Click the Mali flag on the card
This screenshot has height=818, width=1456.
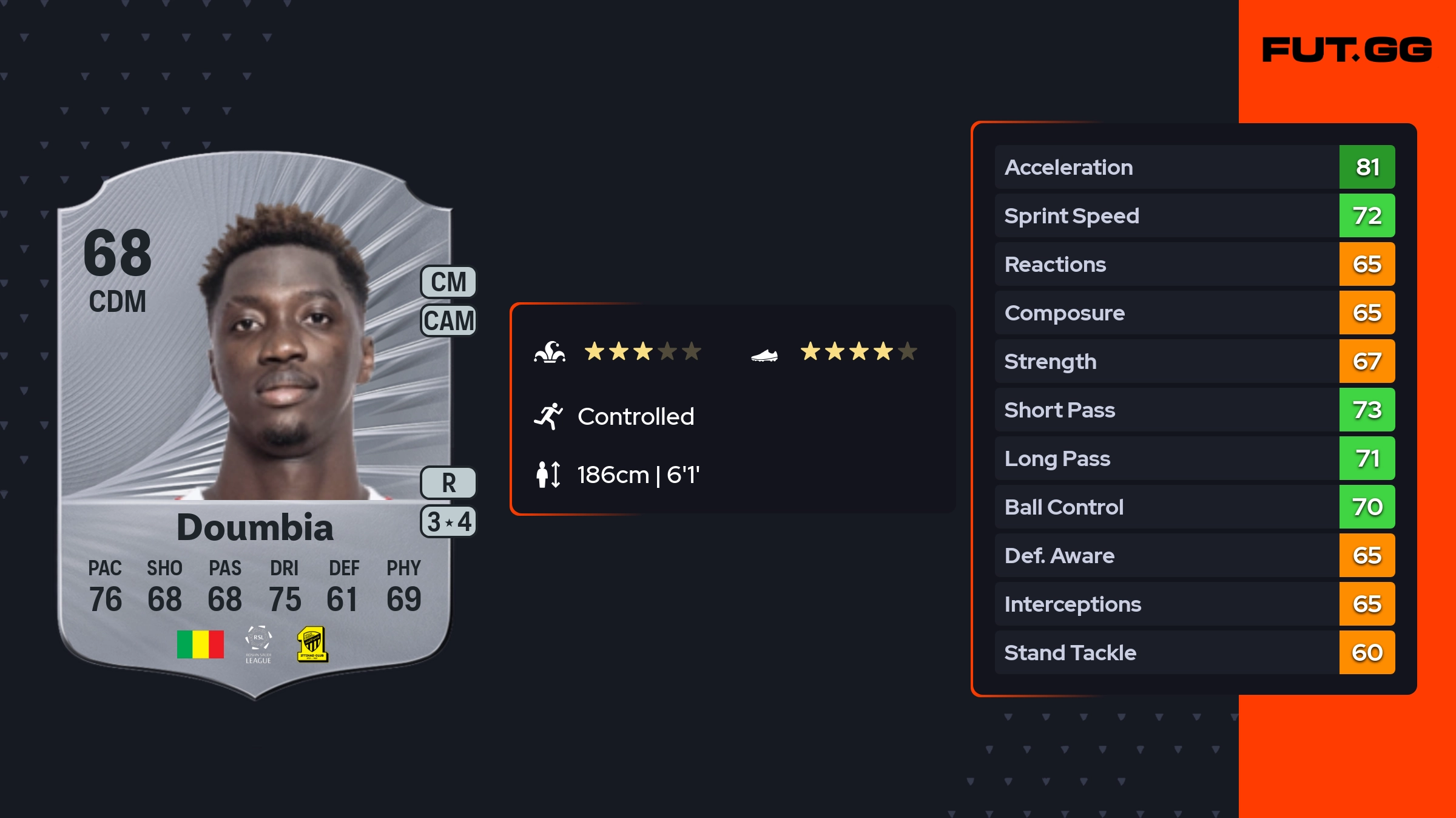[x=200, y=644]
